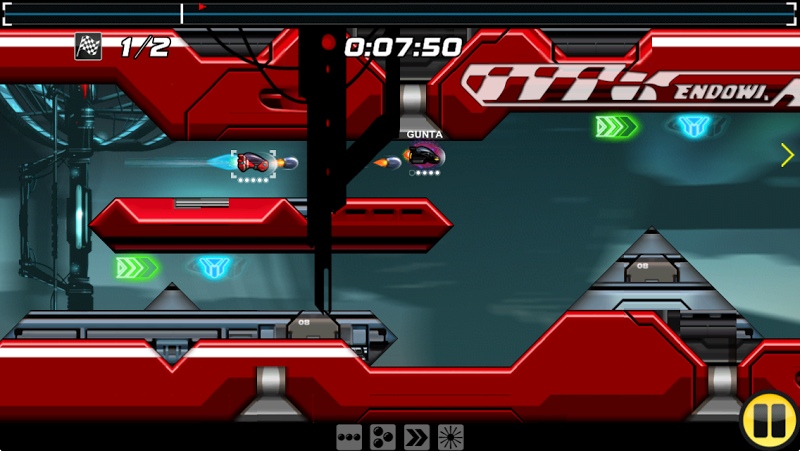Image resolution: width=800 pixels, height=451 pixels.
Task: Activate the three-dots-in-a-row power-up icon
Action: 348,437
